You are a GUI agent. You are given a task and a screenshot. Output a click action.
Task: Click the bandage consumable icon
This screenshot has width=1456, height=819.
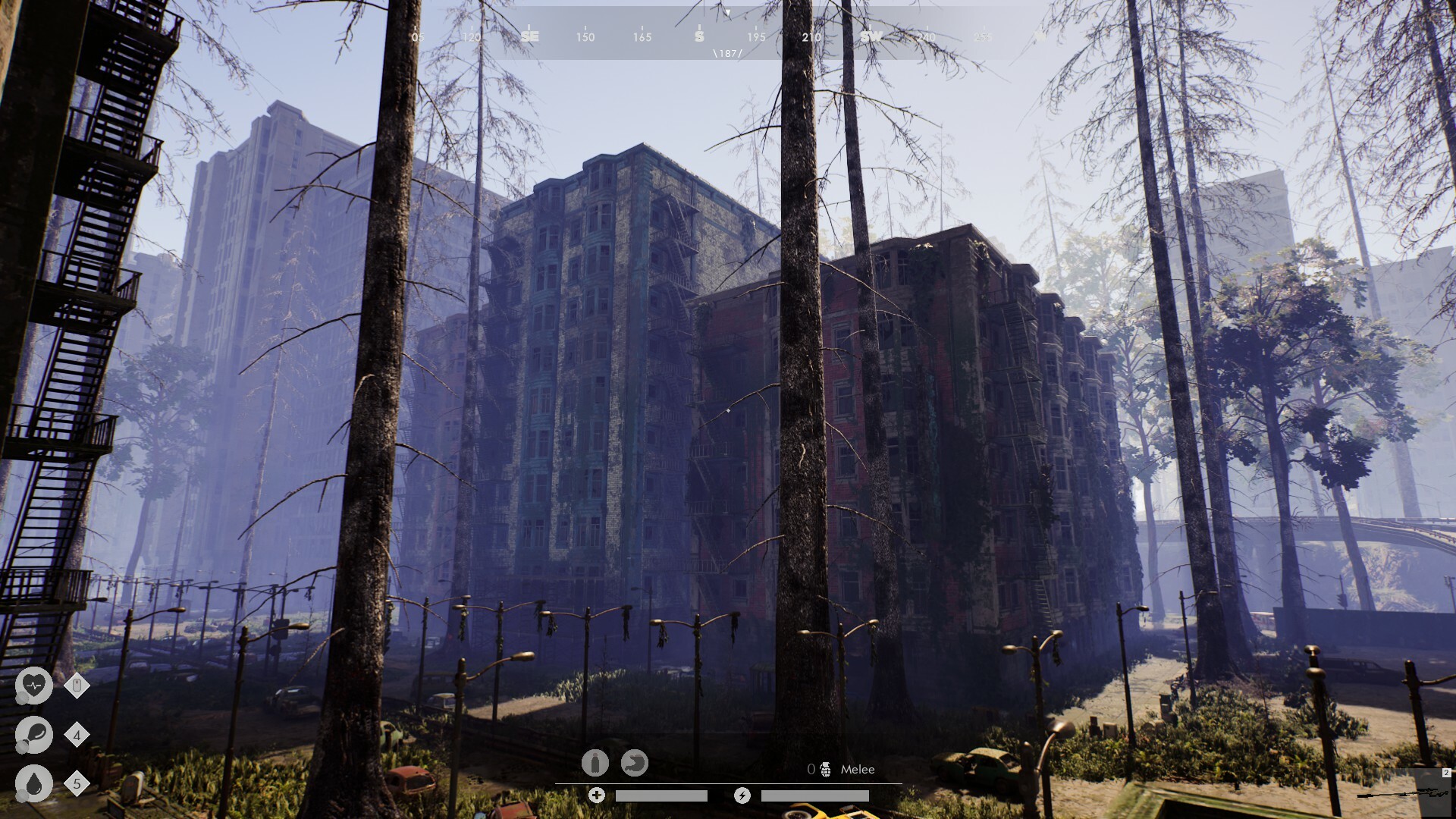pos(595,764)
